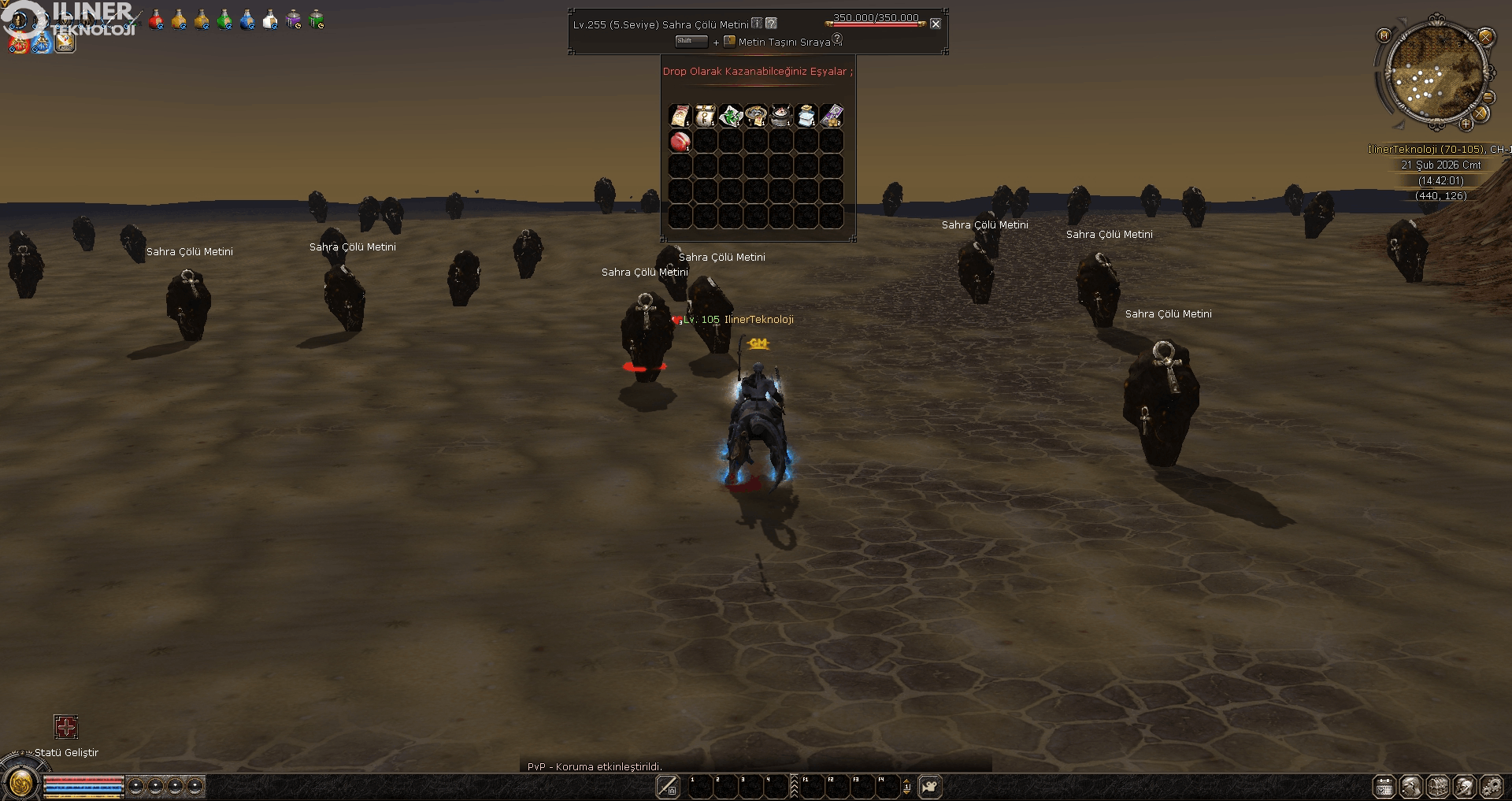
Task: Click the red potion buff icon
Action: [x=156, y=20]
